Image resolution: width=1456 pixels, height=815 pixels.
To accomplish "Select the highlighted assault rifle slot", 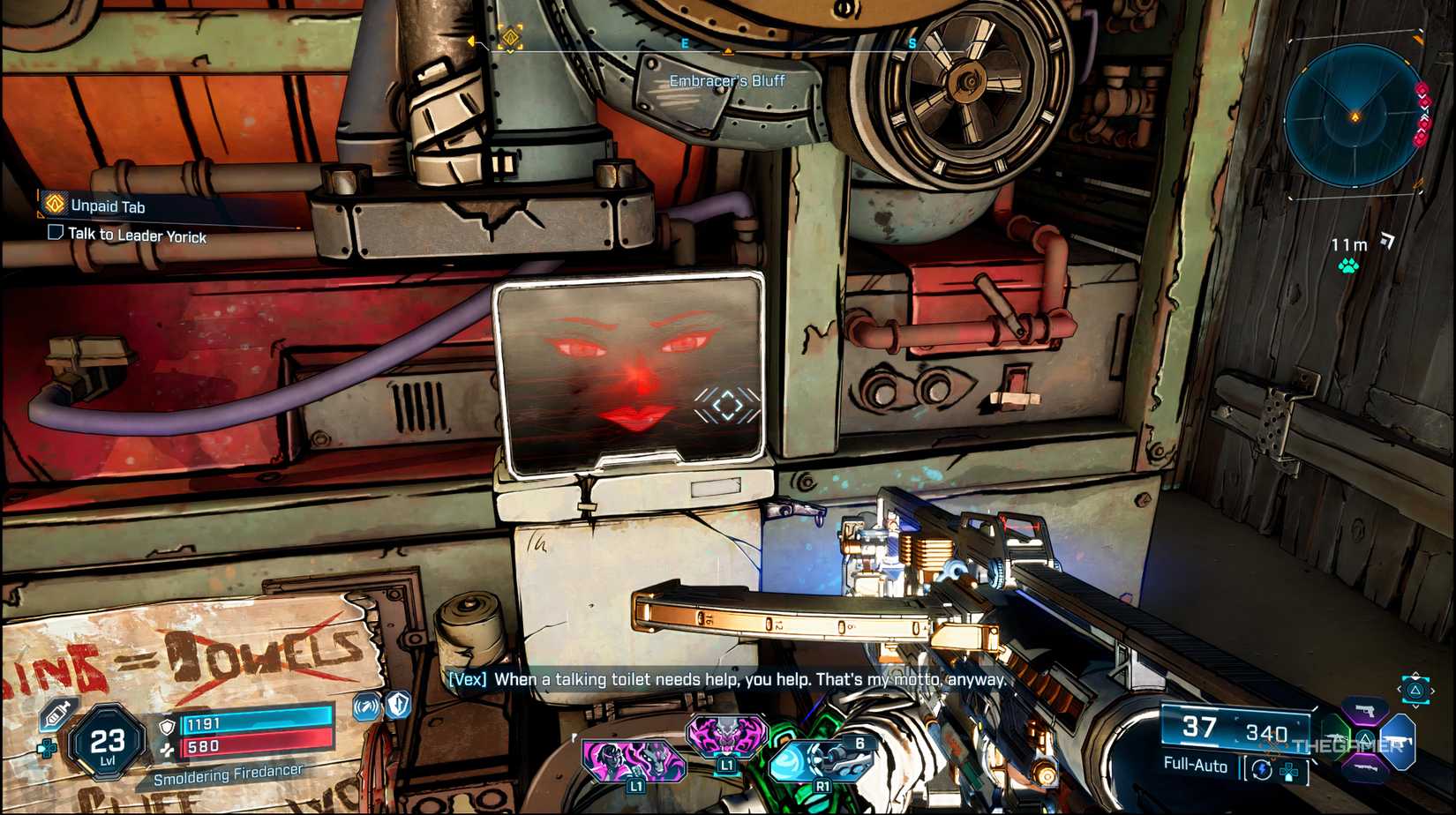I will click(x=1399, y=739).
